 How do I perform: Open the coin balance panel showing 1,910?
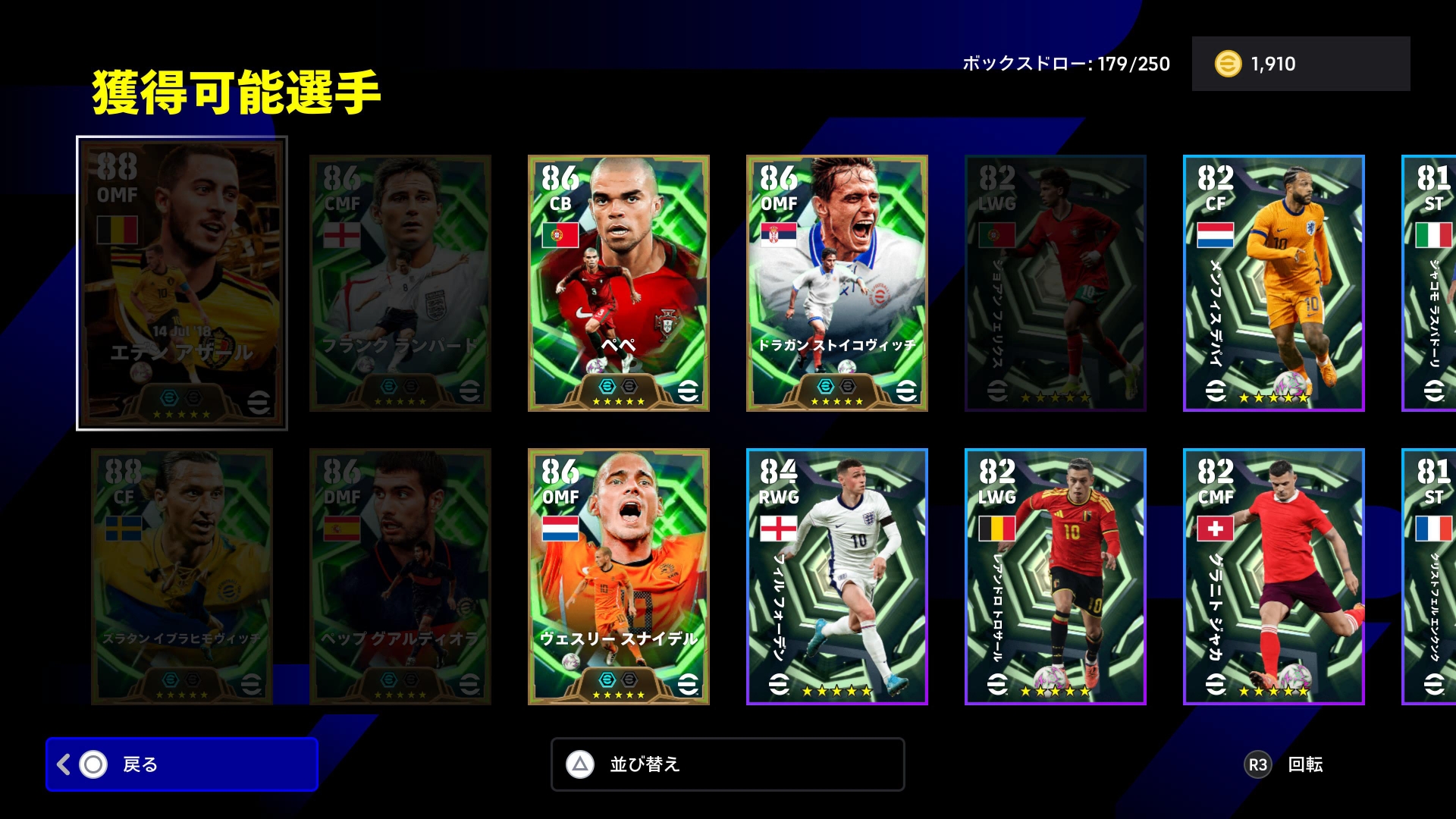coord(1301,64)
